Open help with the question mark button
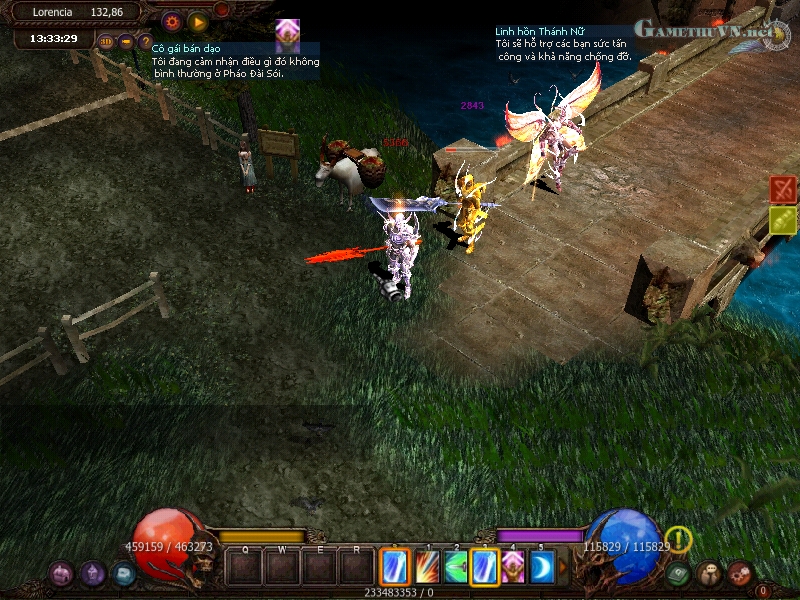 [x=145, y=41]
